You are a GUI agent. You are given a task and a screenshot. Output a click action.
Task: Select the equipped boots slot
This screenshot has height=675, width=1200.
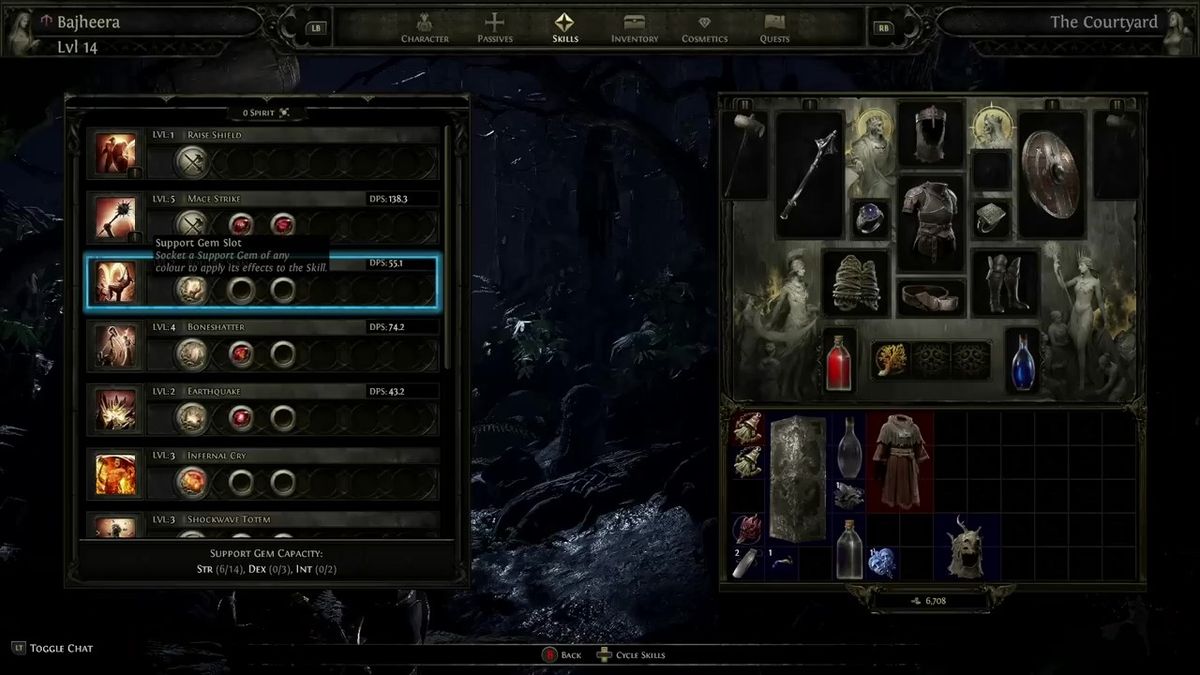(1003, 283)
